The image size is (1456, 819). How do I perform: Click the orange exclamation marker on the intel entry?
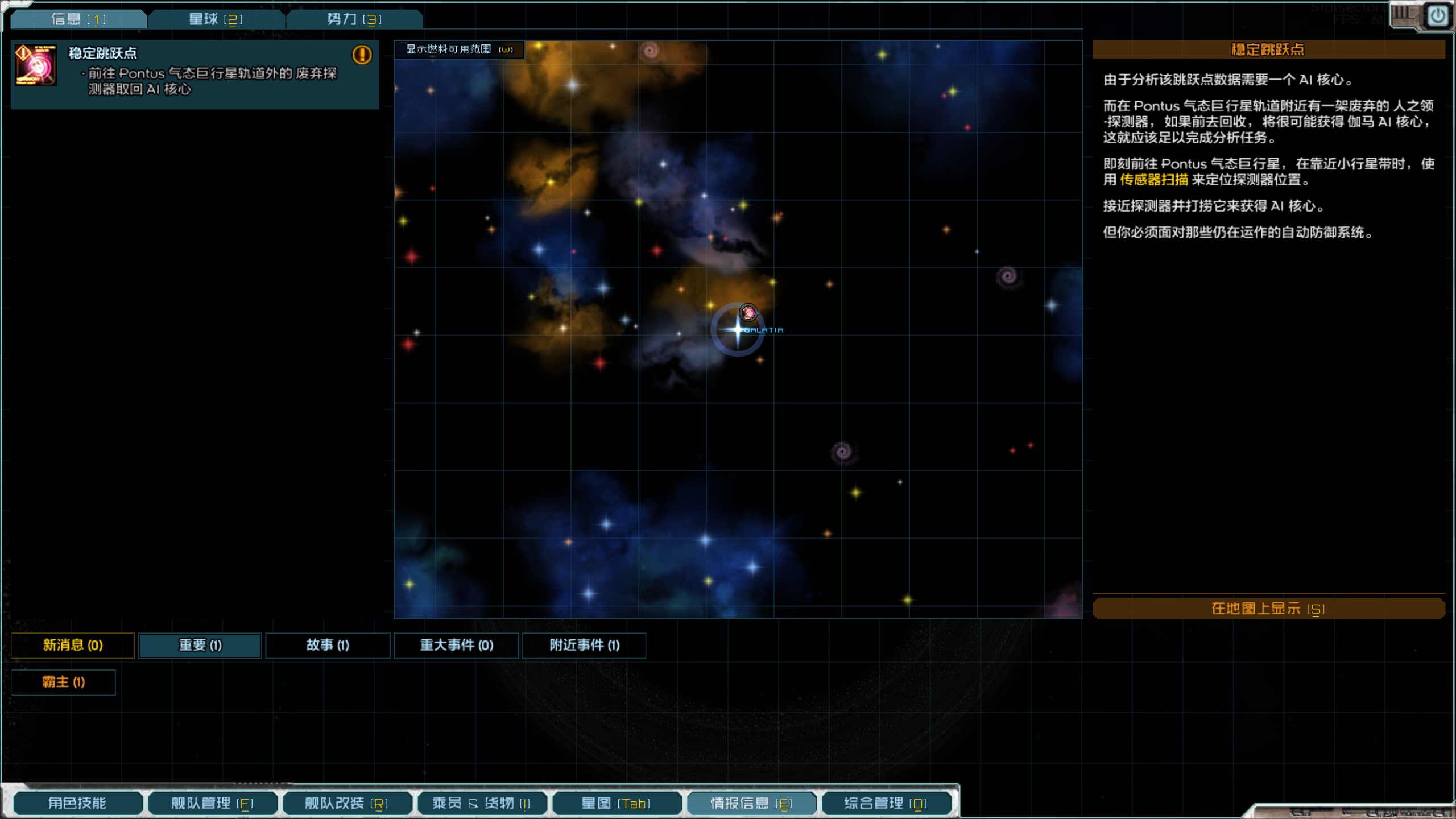[x=362, y=55]
